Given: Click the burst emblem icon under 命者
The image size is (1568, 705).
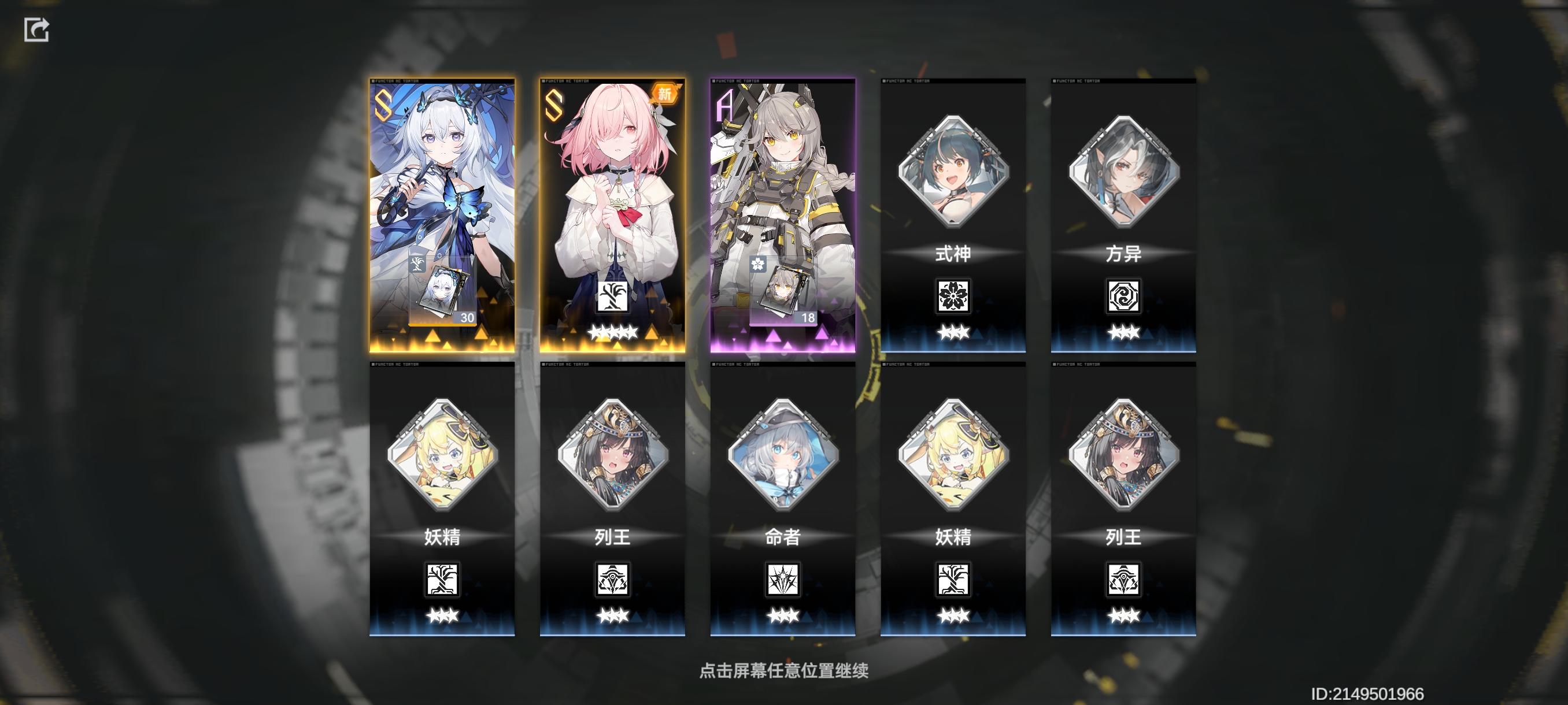Looking at the screenshot, I should tap(784, 579).
